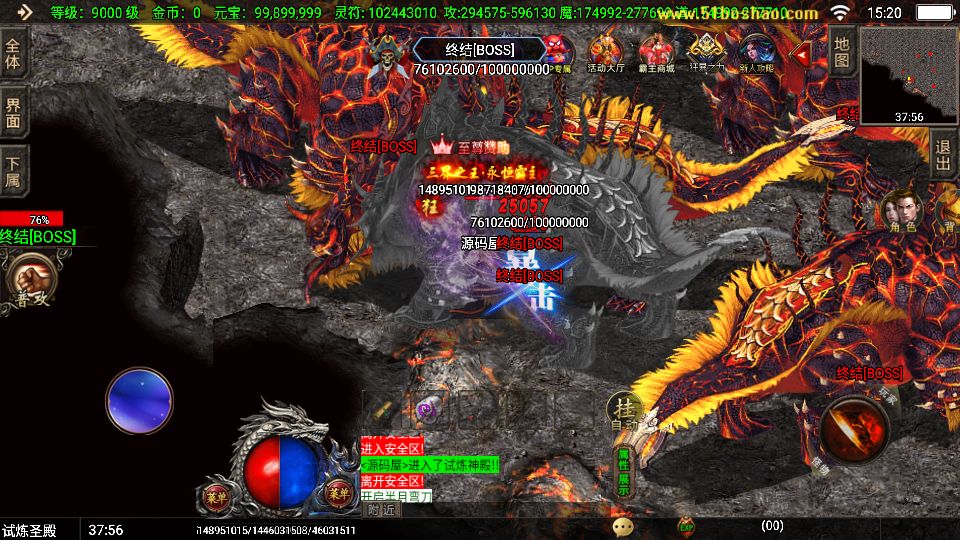Open the 新人攻略 newbie guide icon
The height and width of the screenshot is (540, 960).
(x=756, y=53)
